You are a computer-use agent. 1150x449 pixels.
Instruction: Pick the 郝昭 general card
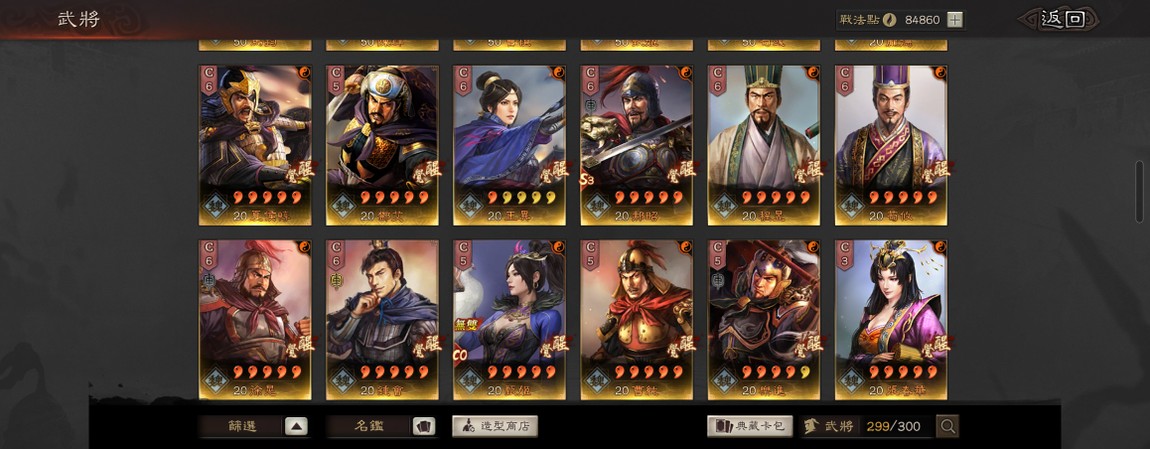pos(636,145)
